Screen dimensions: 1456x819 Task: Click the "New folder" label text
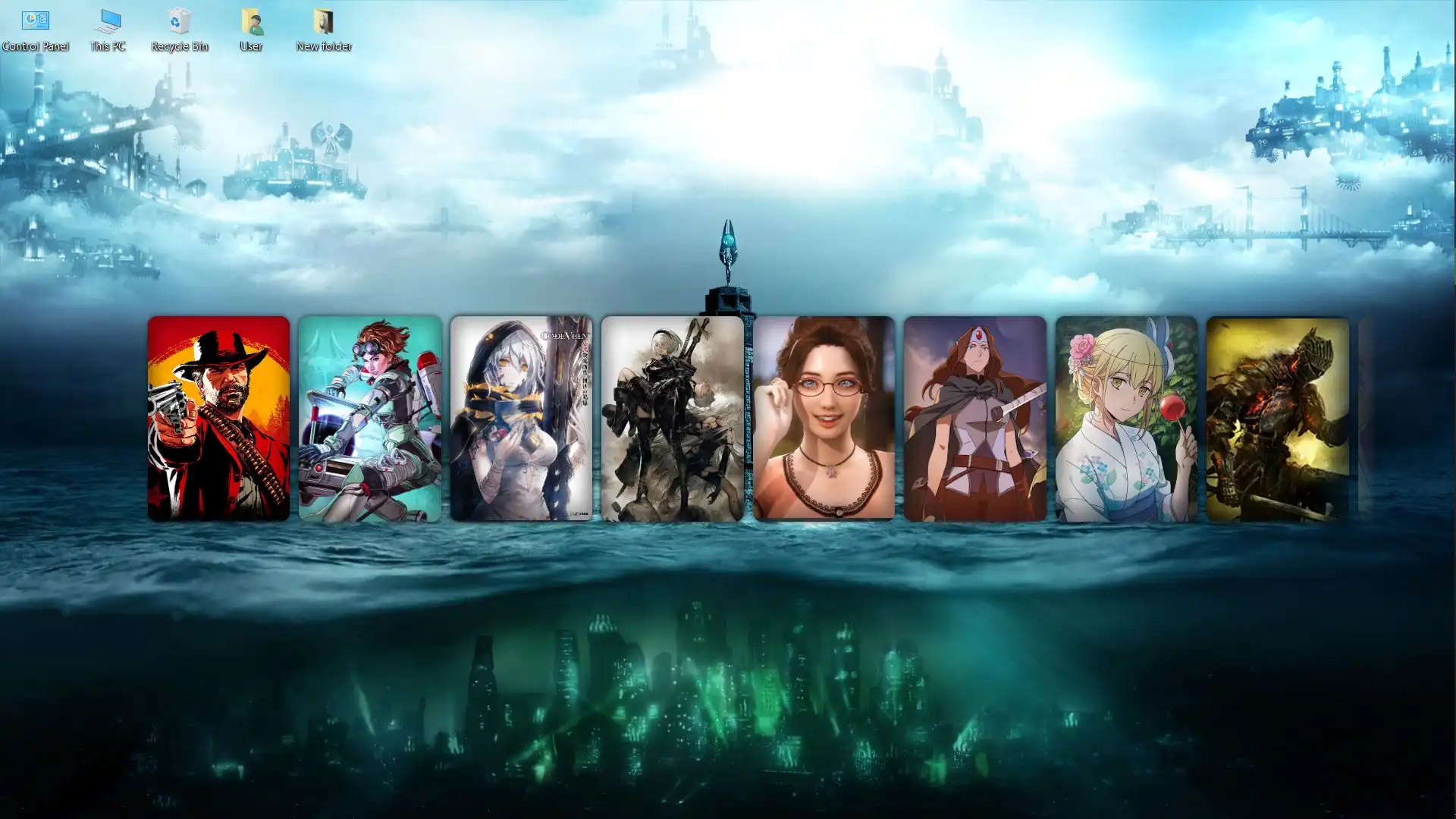(x=324, y=46)
